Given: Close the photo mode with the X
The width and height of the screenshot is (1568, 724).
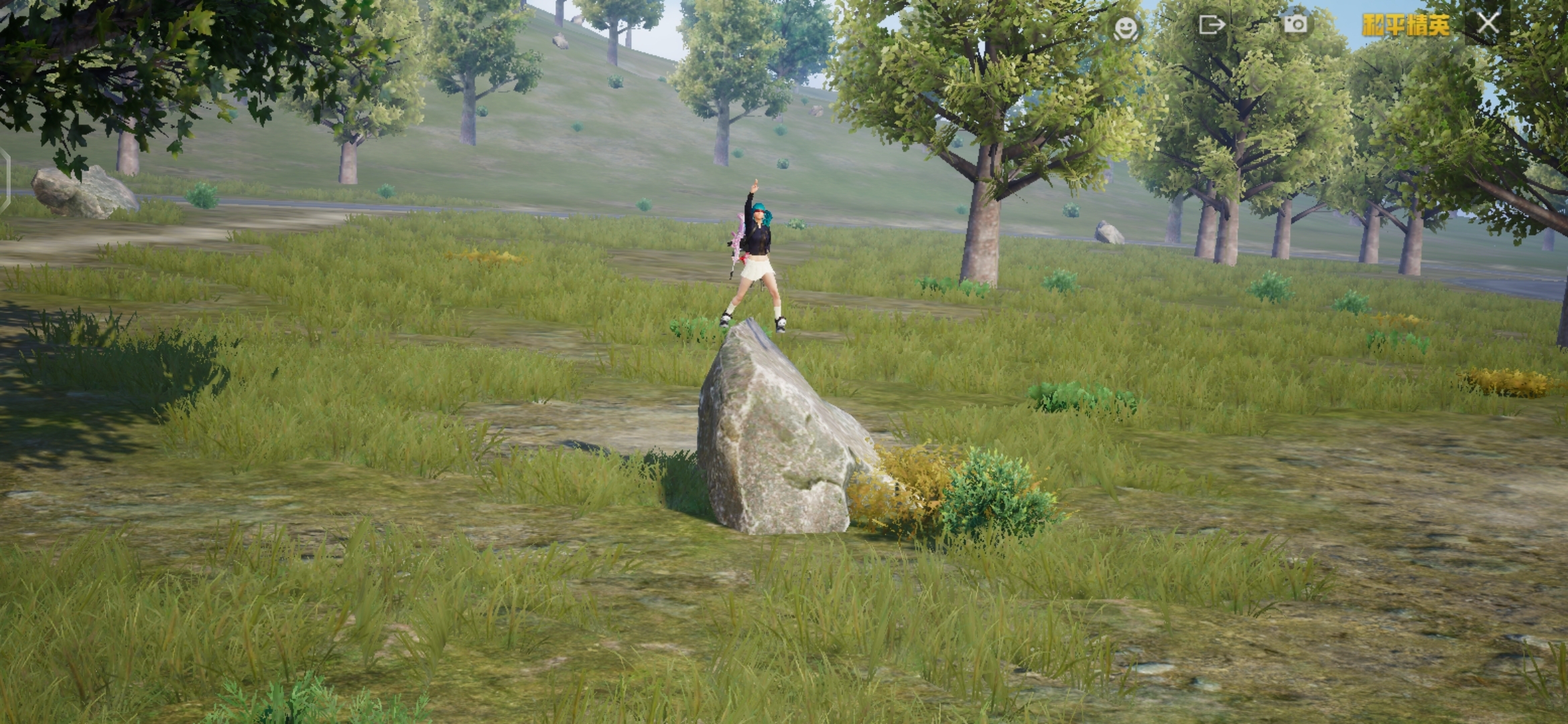Looking at the screenshot, I should point(1488,23).
